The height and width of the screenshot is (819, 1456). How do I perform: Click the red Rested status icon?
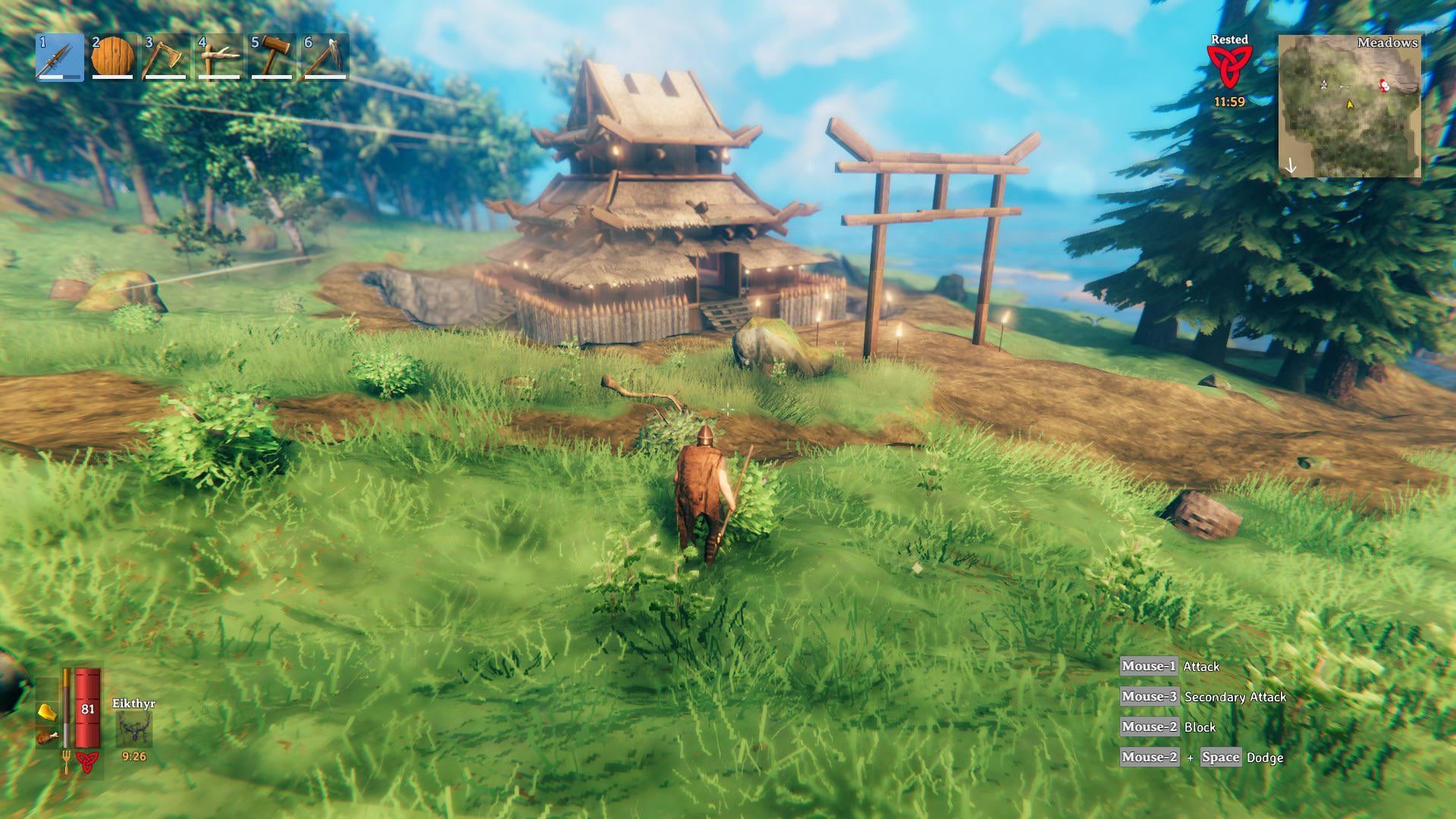coord(1230,67)
